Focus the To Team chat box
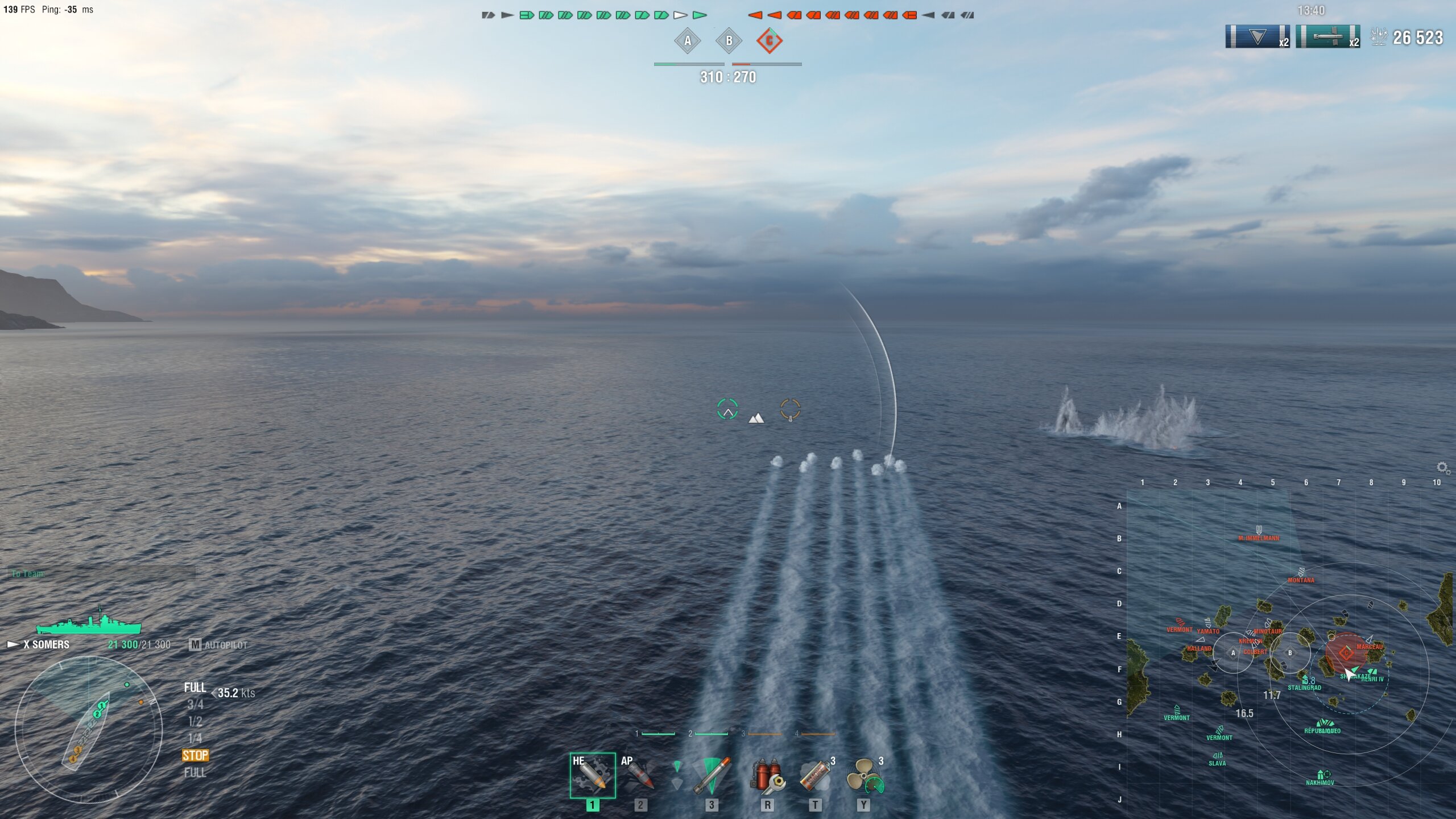 click(x=102, y=573)
